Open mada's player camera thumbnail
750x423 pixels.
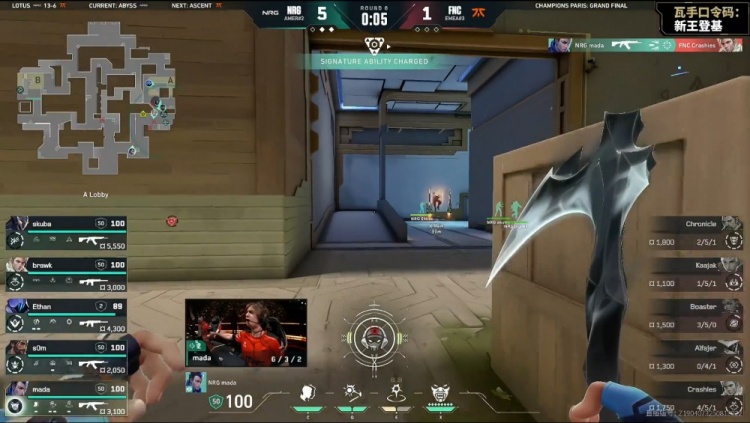click(246, 332)
